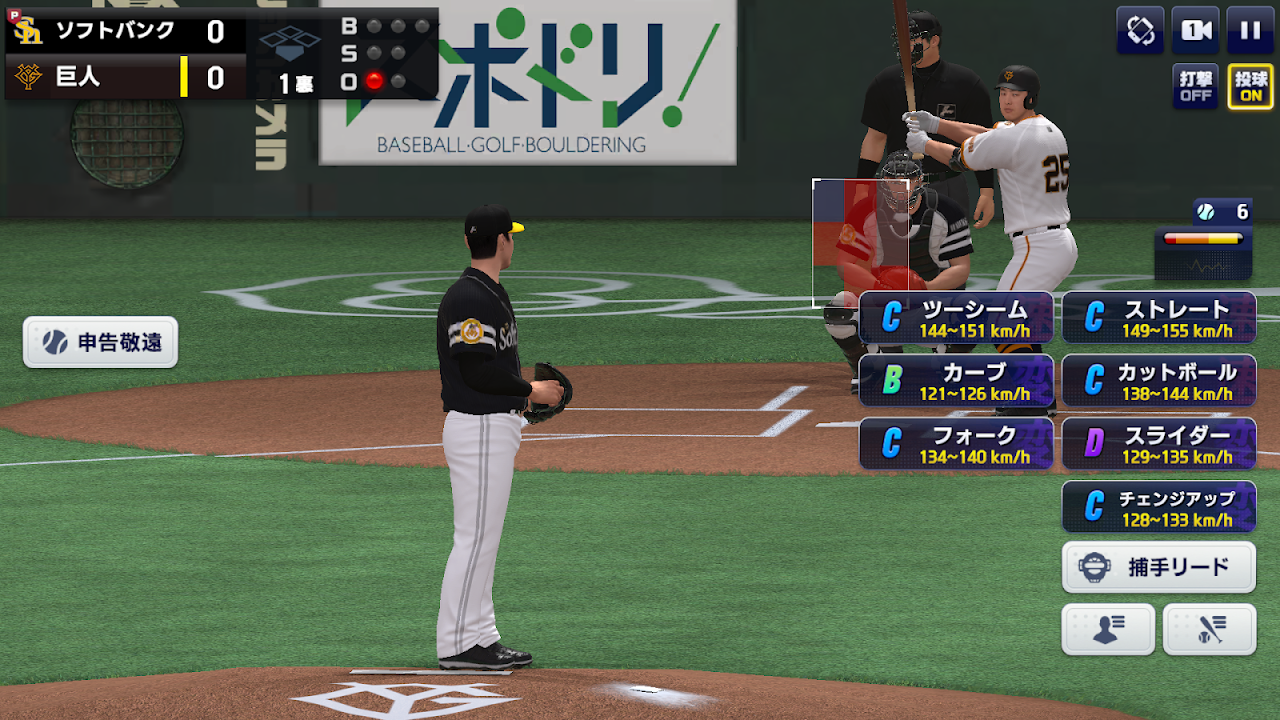The height and width of the screenshot is (720, 1280).
Task: Pause the game
Action: 1250,30
